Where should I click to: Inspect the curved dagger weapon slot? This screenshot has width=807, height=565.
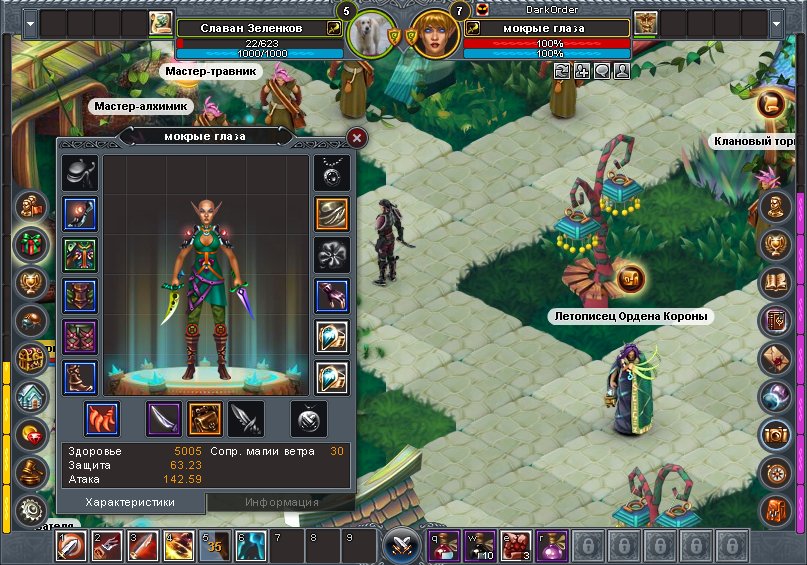pos(163,419)
